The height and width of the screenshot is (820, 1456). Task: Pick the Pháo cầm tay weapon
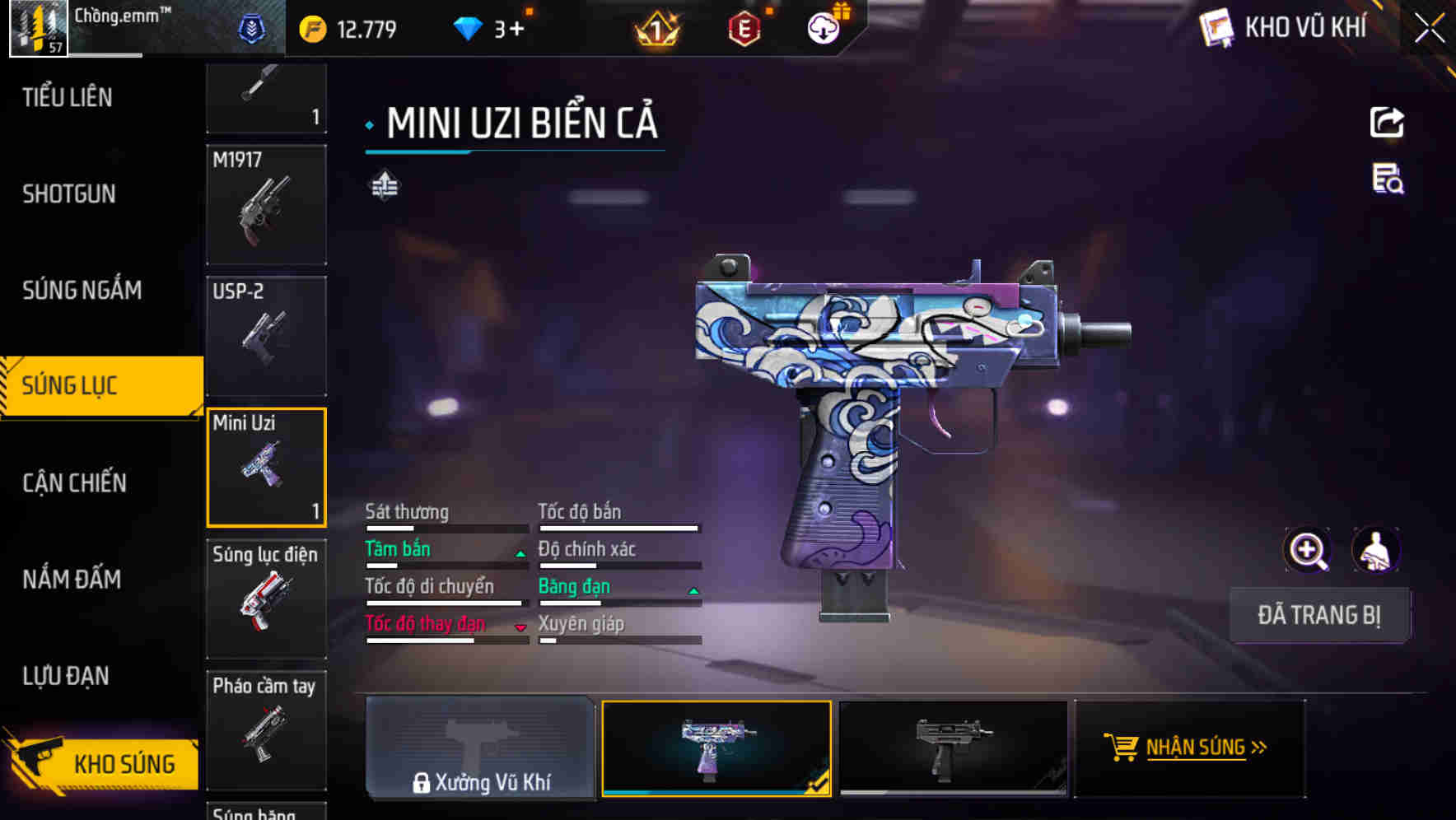click(x=266, y=730)
